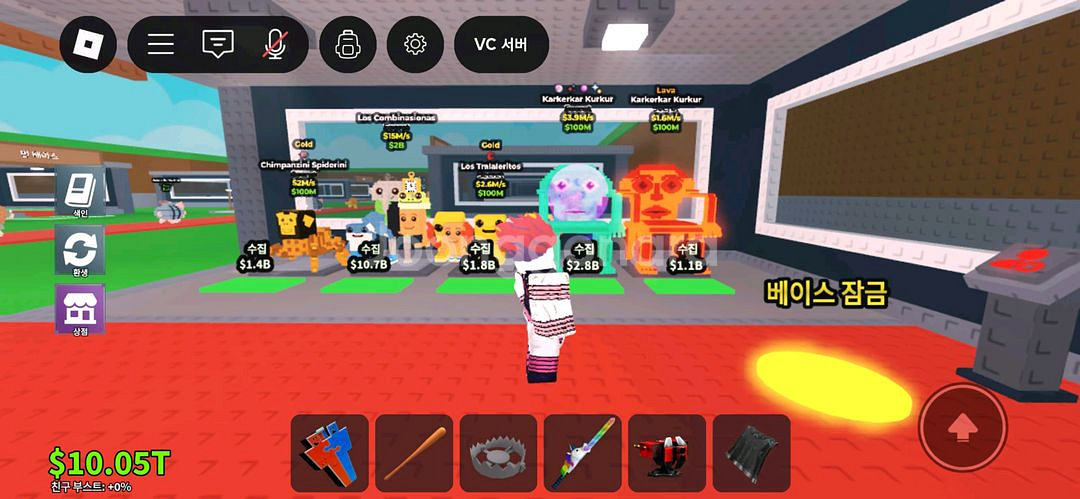Screen dimensions: 1080x499
Task: Open the 환생 rebirth menu
Action: click(x=79, y=250)
